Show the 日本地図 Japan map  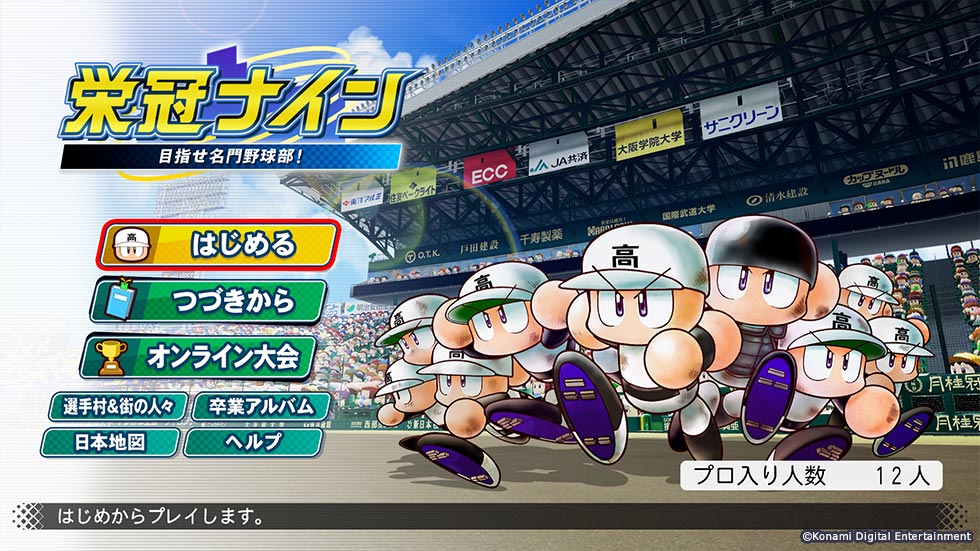[x=111, y=441]
